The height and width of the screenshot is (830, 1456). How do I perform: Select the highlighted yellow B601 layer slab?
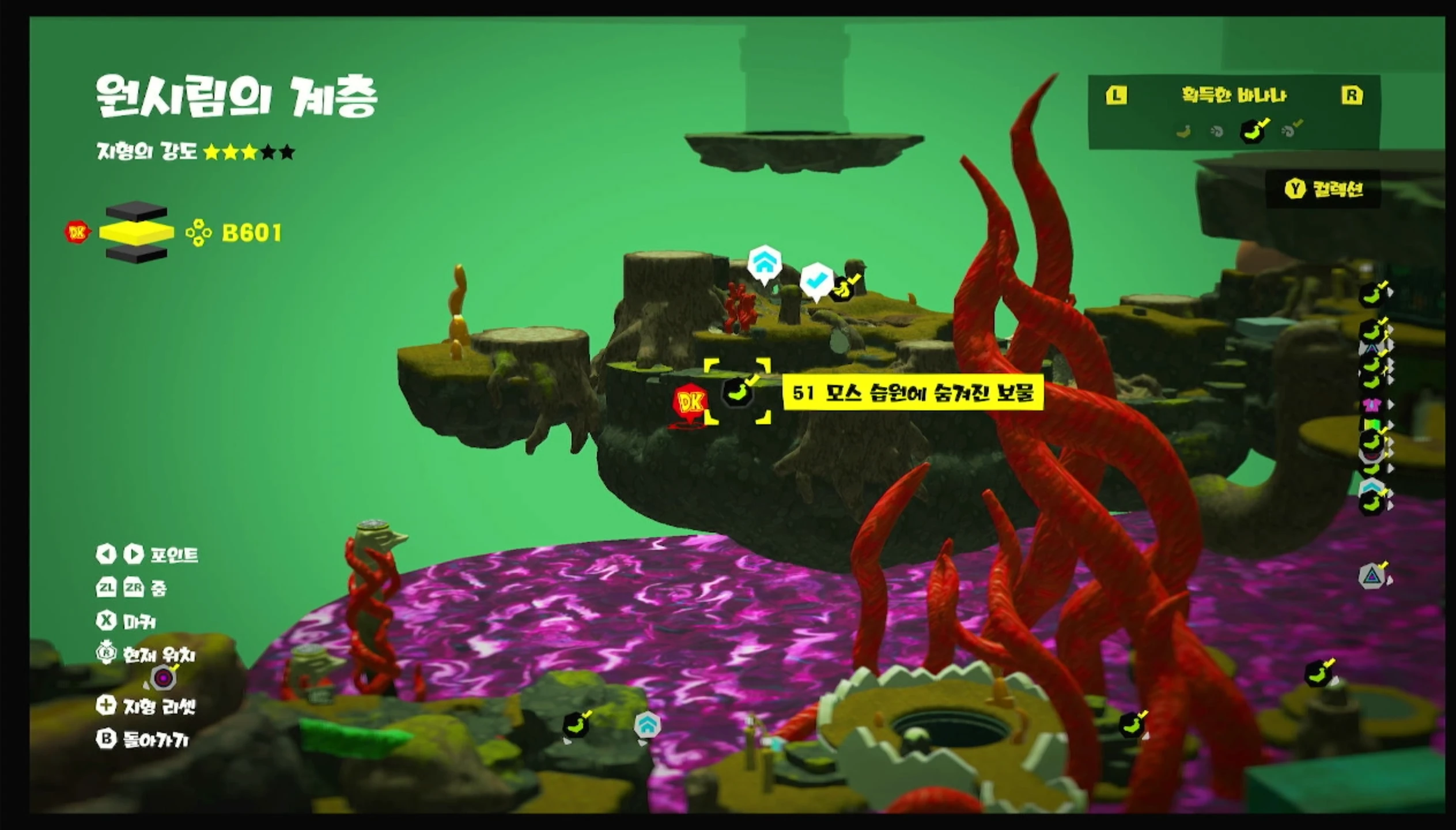tap(137, 232)
